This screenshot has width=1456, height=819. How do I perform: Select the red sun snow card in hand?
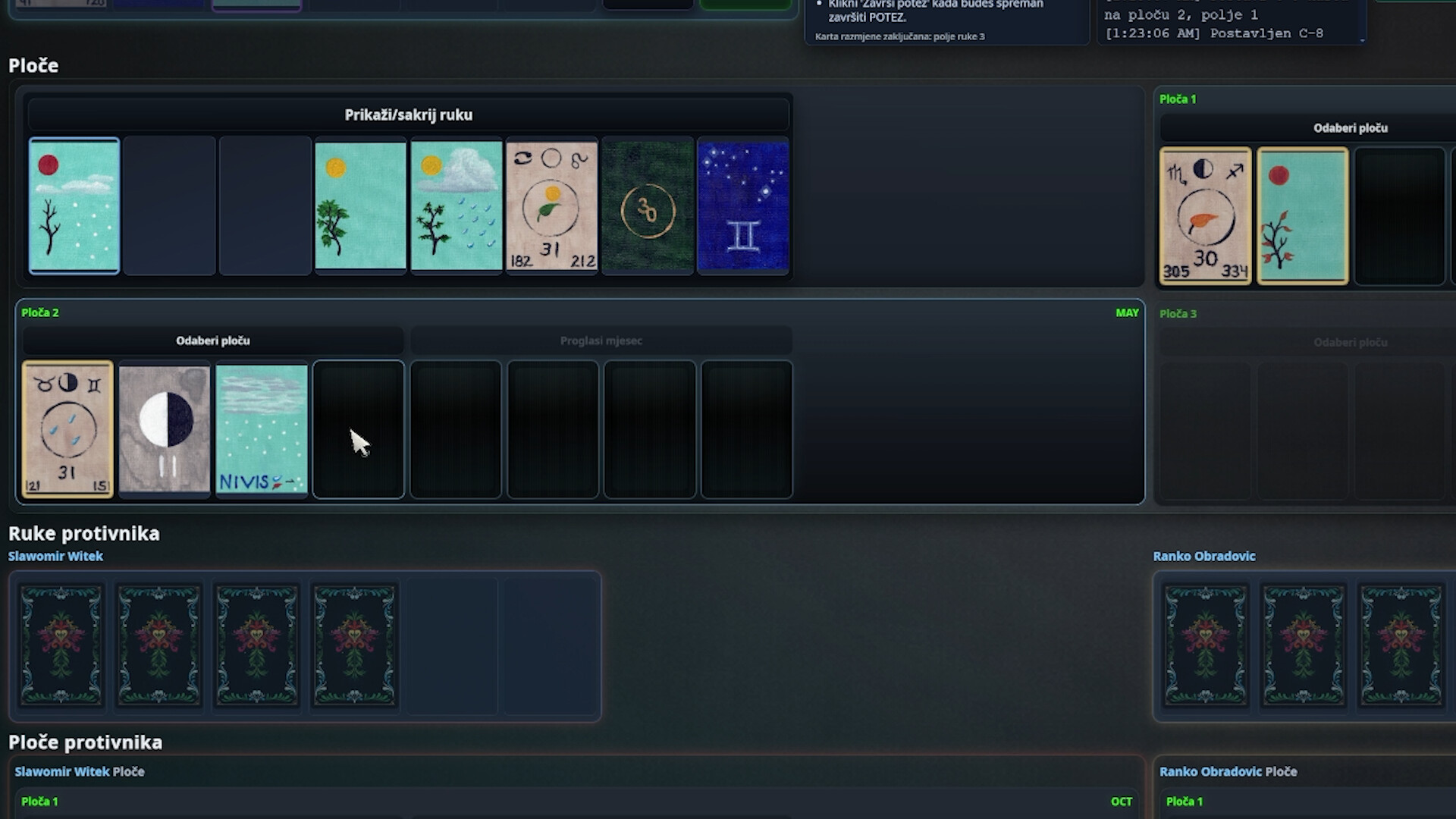(x=74, y=206)
